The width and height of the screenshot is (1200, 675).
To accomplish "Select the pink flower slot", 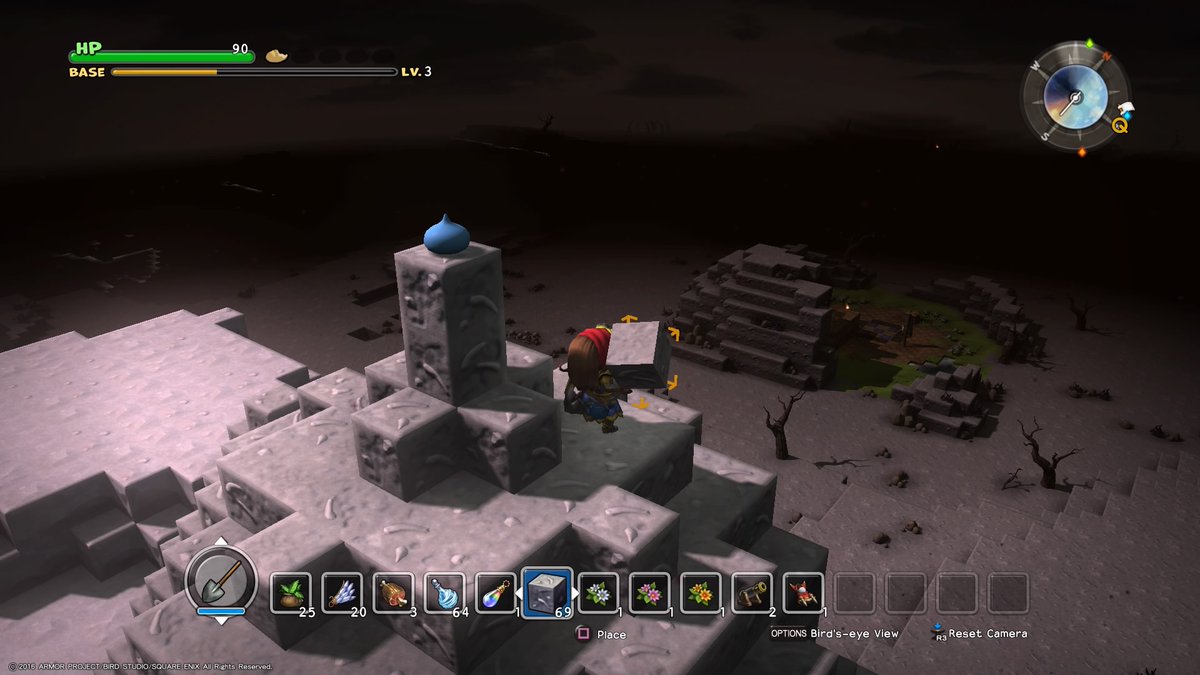I will [649, 593].
